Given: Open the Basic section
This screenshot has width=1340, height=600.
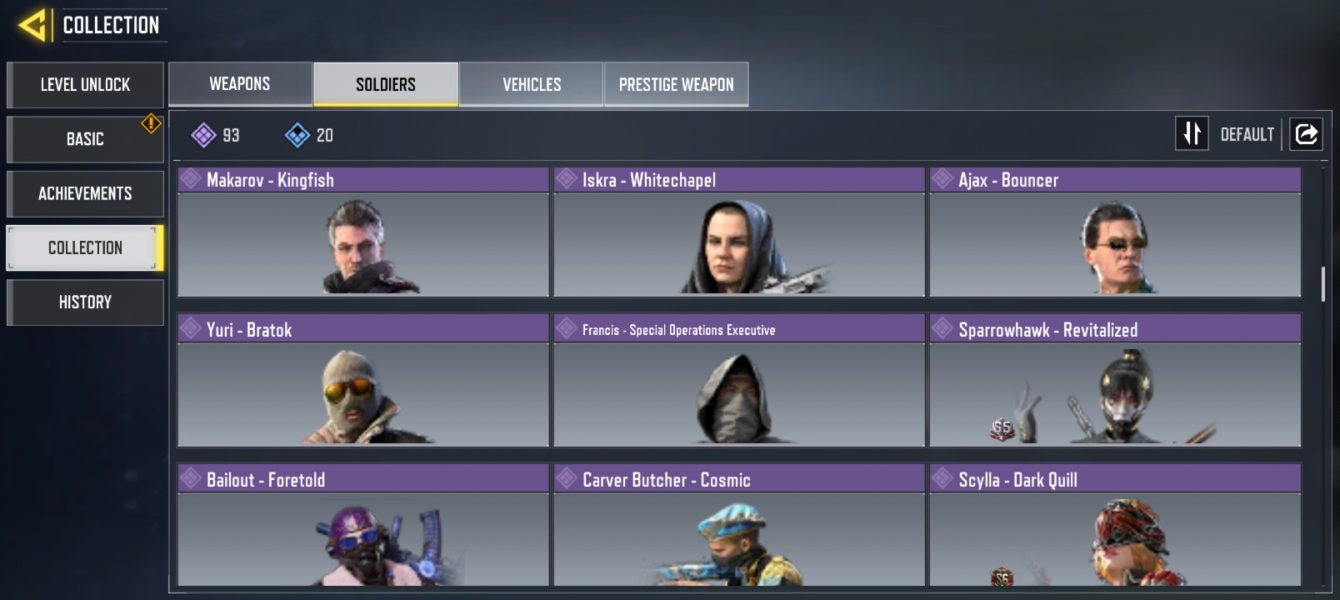Looking at the screenshot, I should point(85,139).
